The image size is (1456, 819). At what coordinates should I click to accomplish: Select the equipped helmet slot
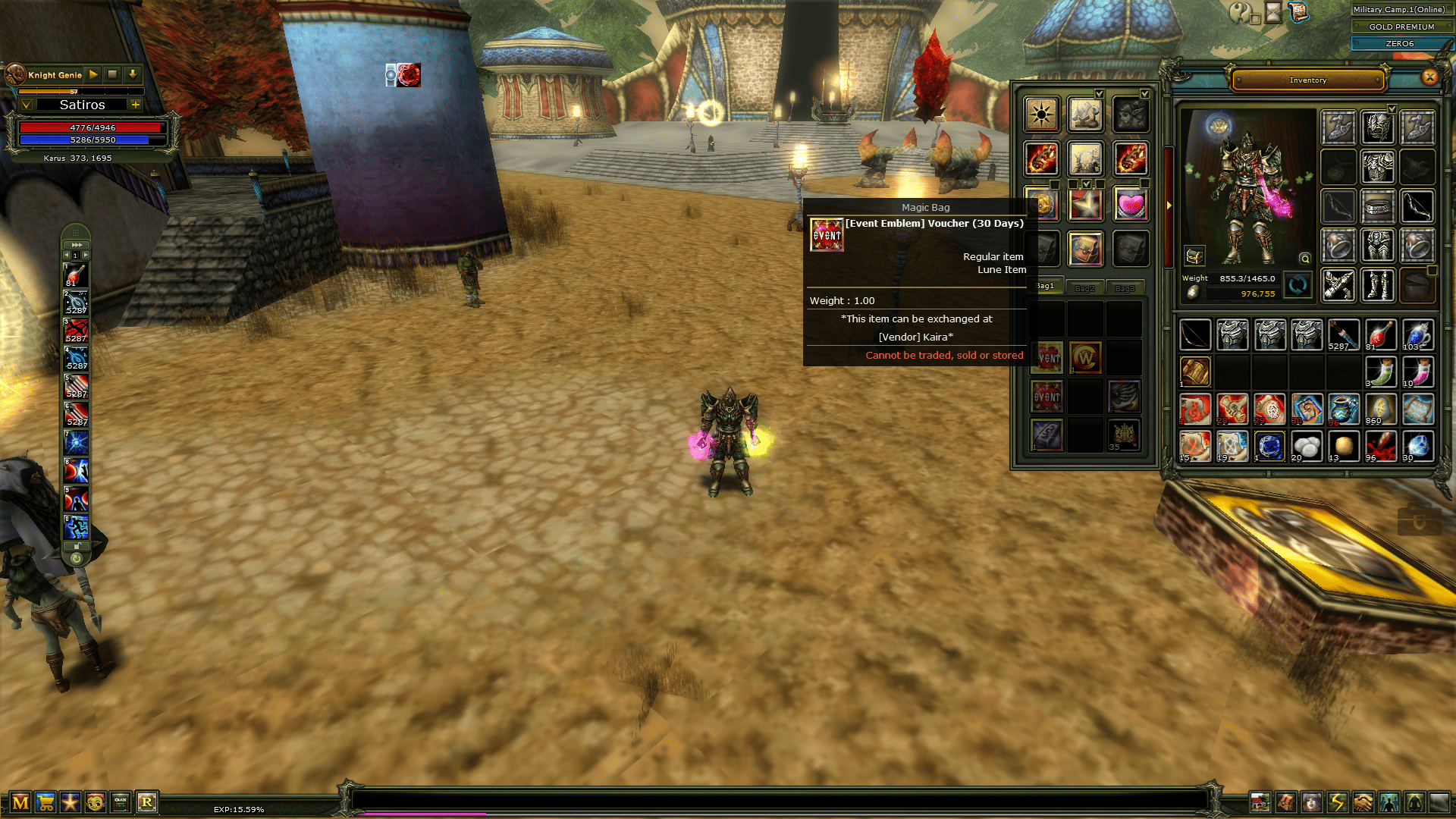pos(1377,127)
